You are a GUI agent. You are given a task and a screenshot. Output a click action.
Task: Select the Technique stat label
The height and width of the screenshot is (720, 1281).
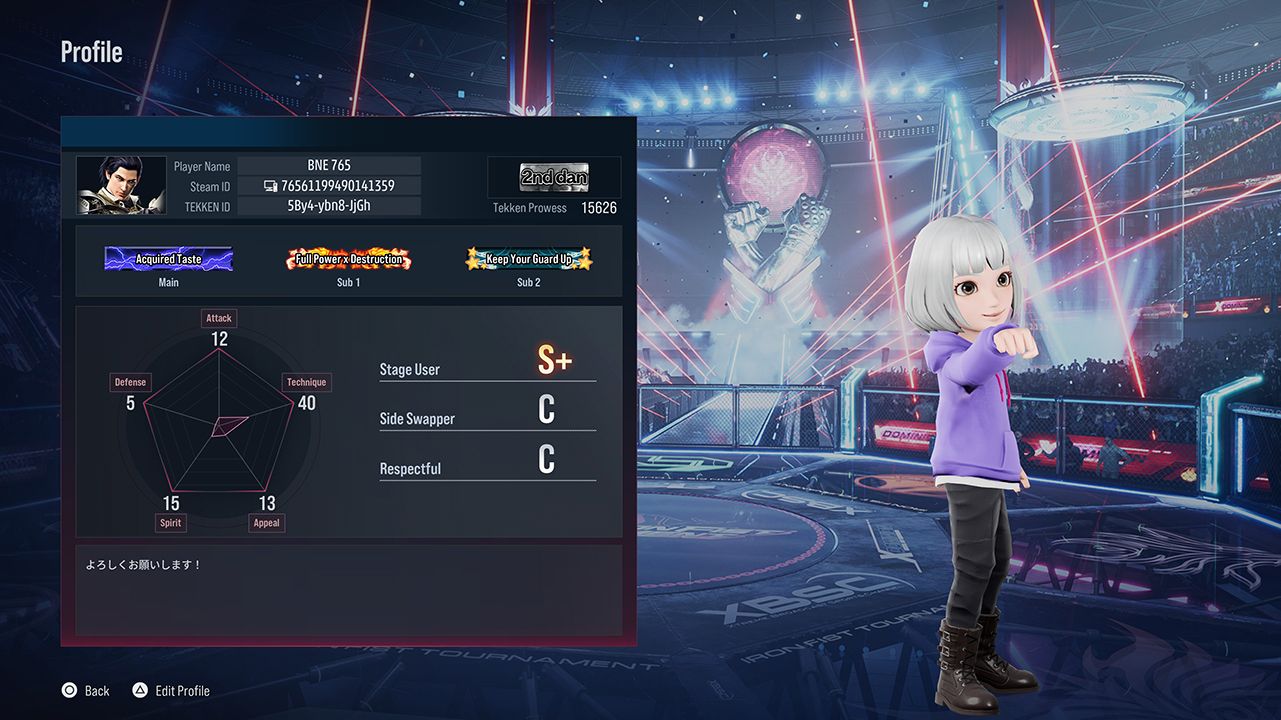306,381
